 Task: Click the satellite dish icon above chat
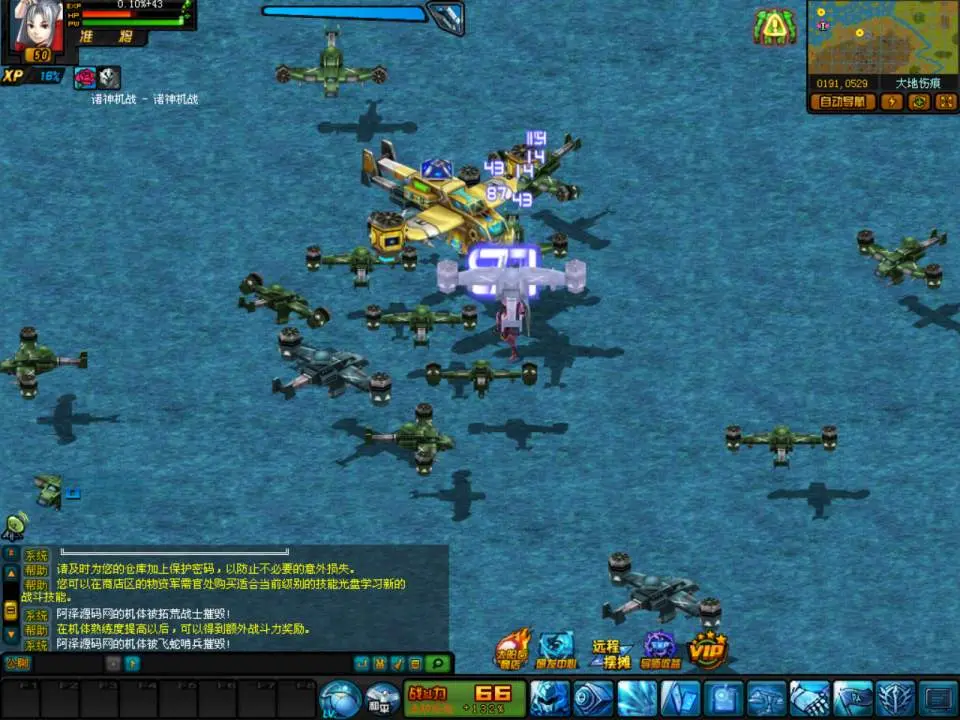coord(16,526)
